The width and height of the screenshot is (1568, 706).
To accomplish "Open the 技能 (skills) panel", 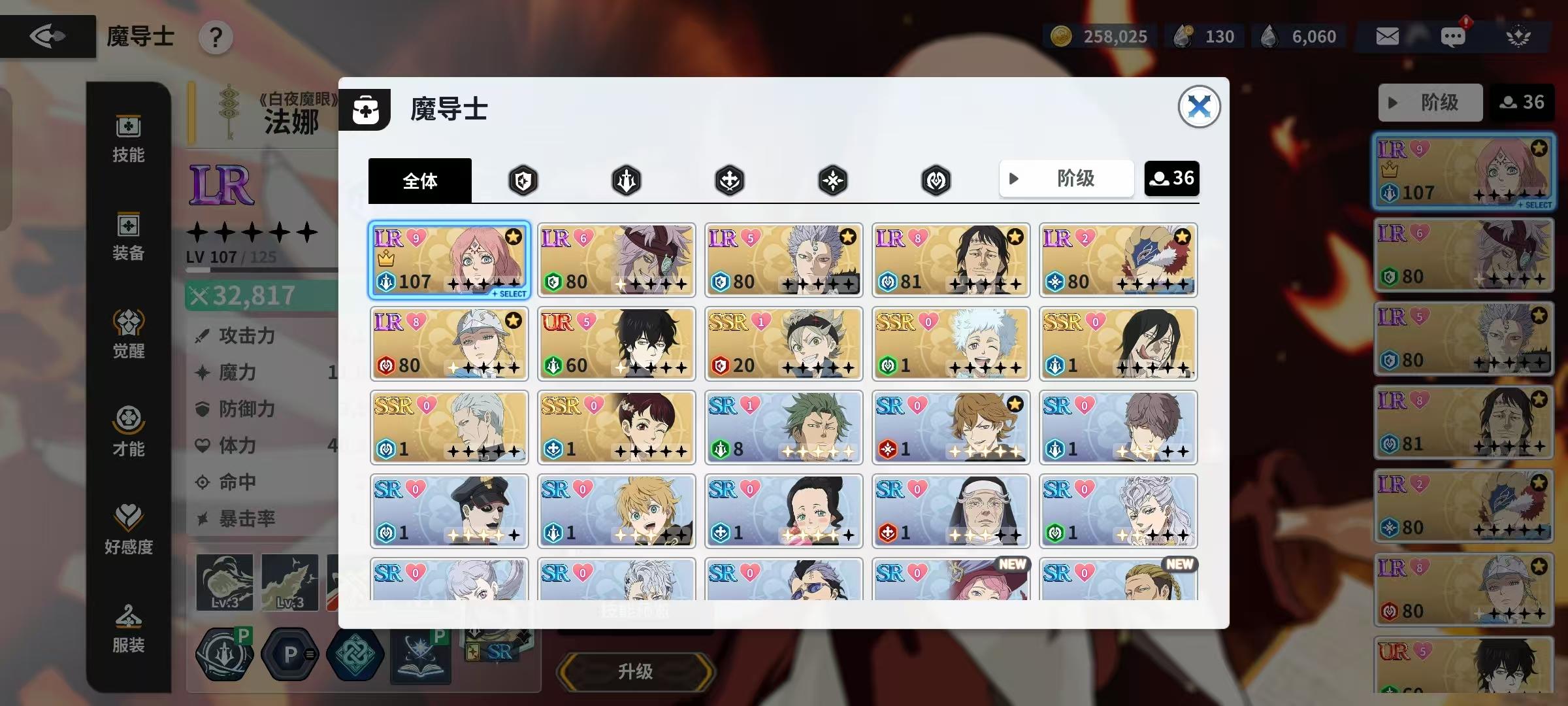I will point(128,139).
